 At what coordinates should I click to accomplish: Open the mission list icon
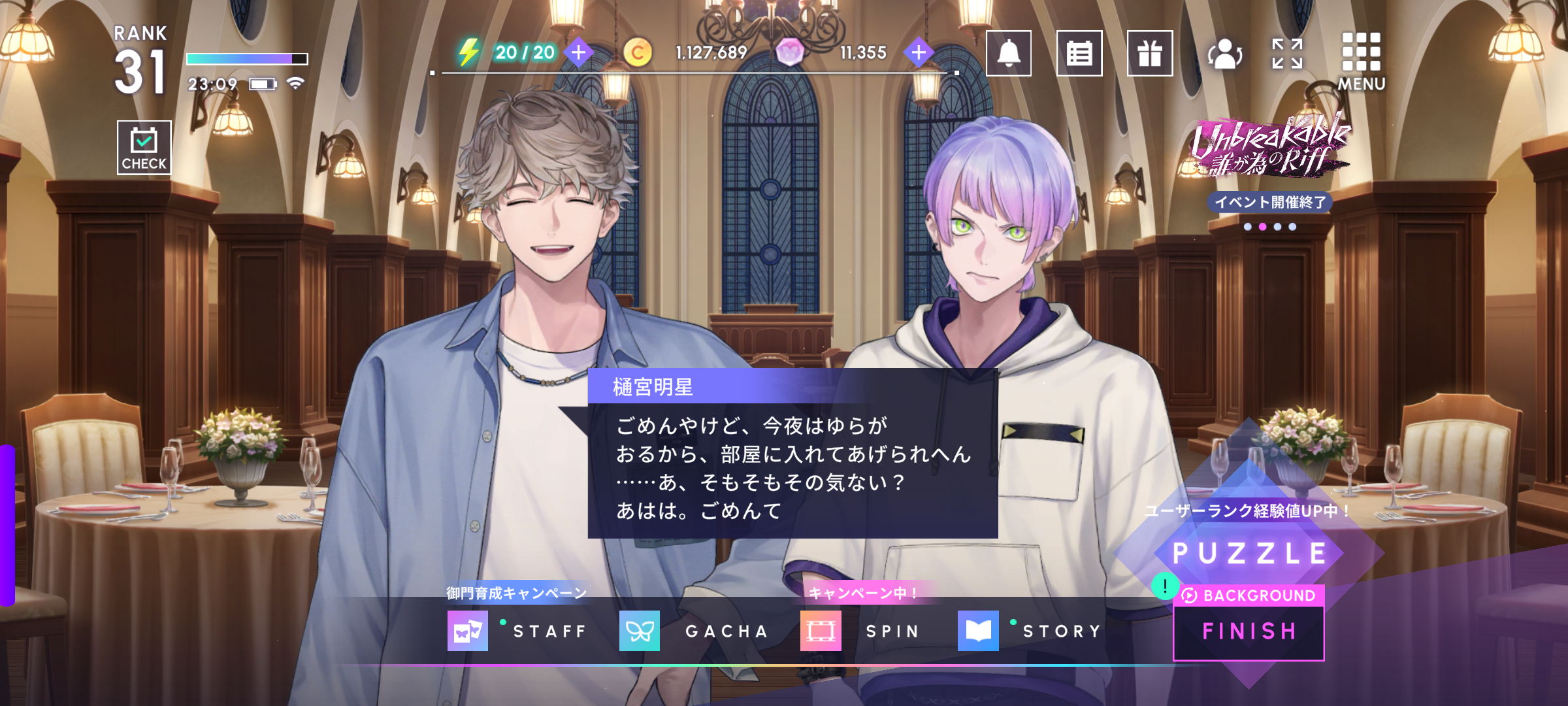[x=1079, y=54]
